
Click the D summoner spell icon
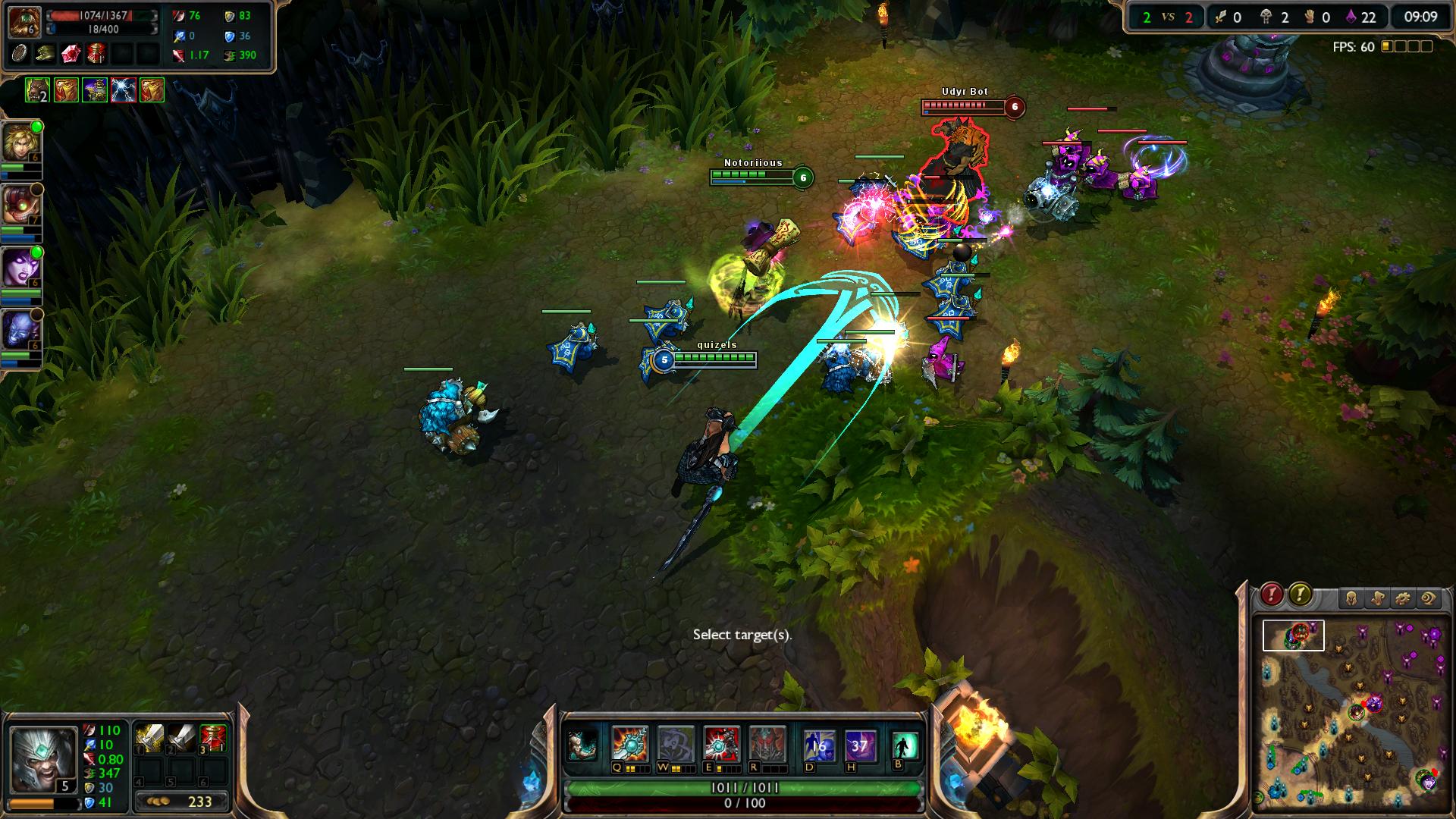pos(818,745)
